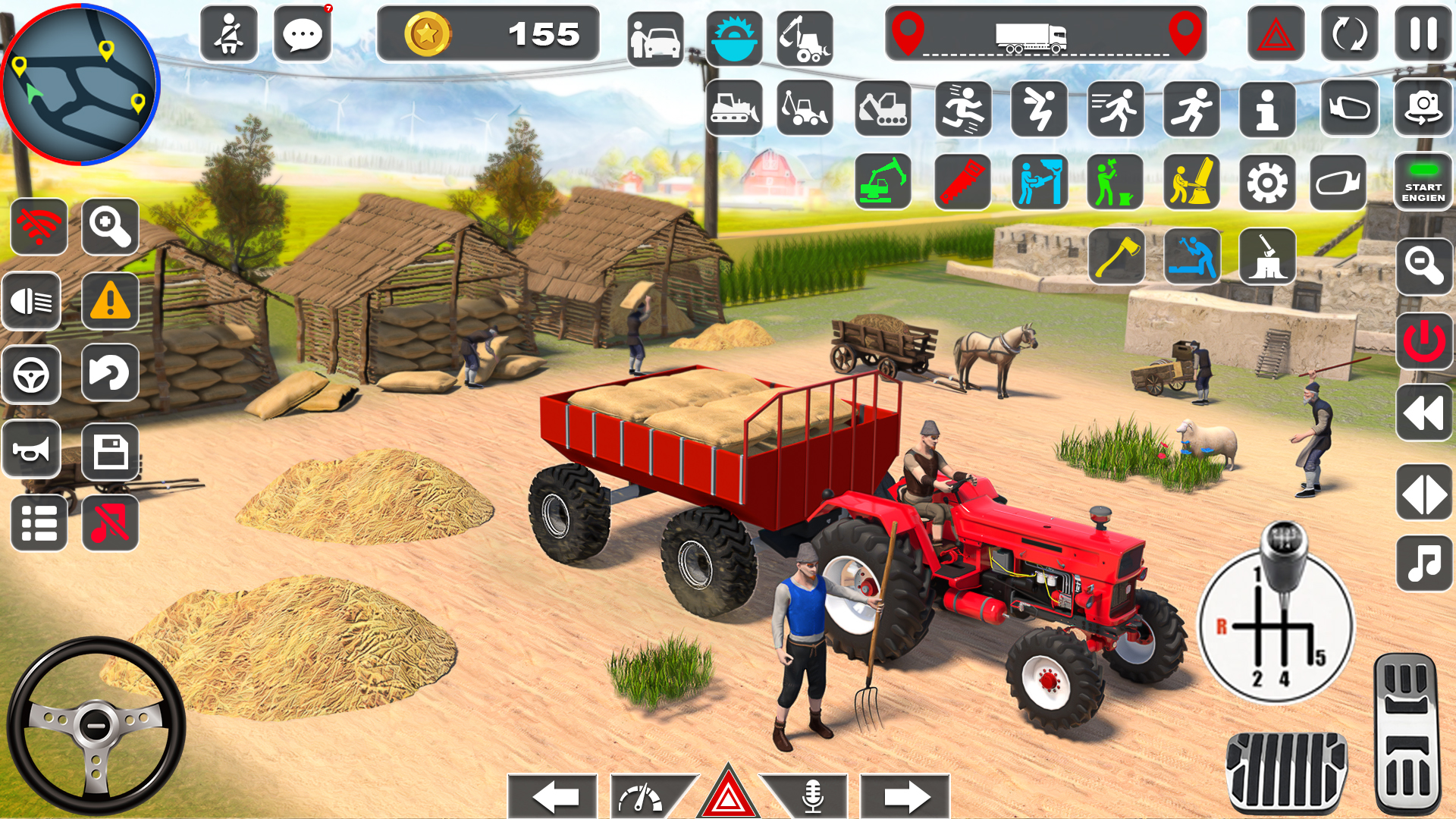Tap the on-screen steering wheel
1456x819 pixels.
click(99, 724)
